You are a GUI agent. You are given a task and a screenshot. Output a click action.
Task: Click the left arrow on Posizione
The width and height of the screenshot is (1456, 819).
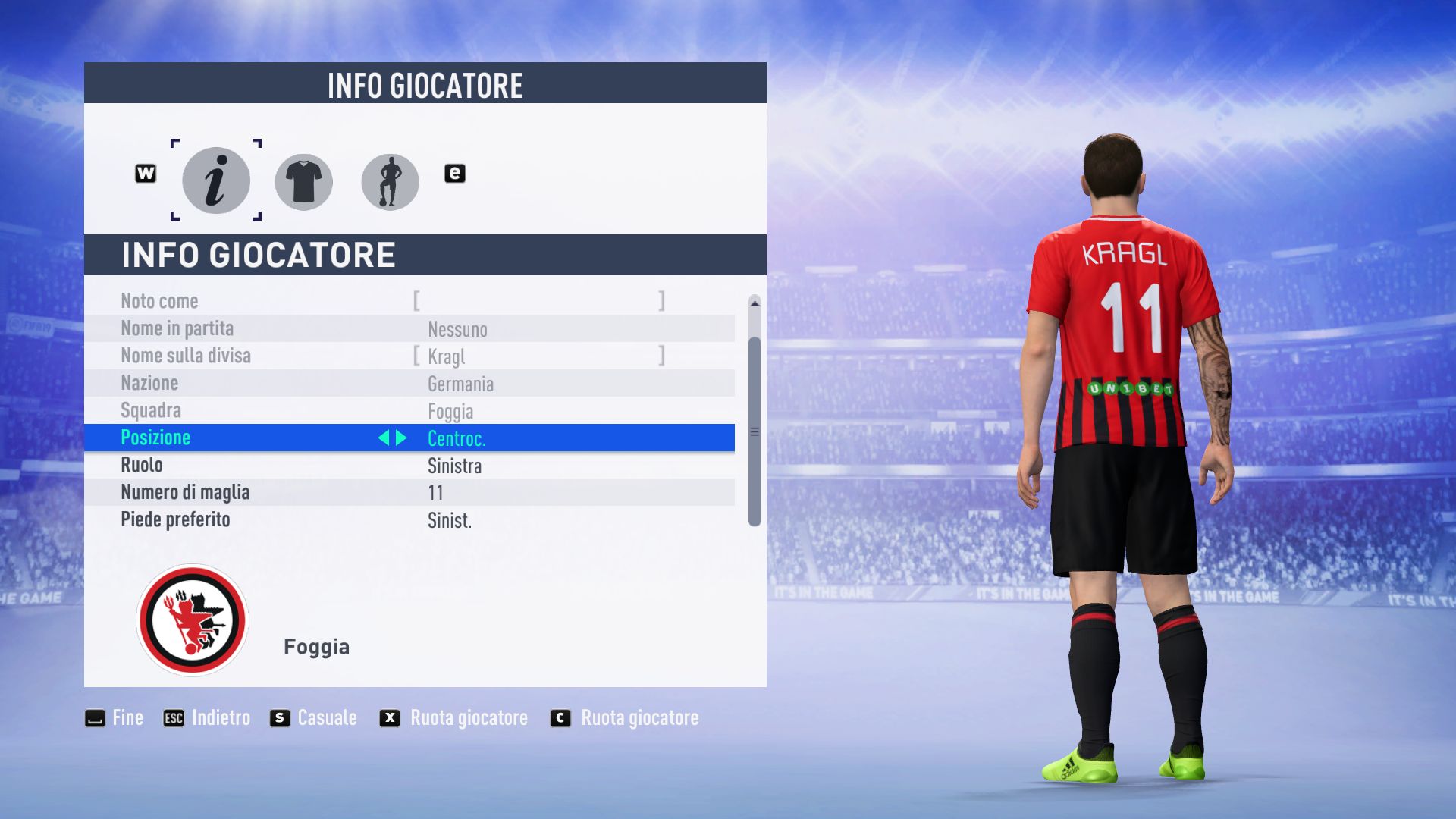(384, 438)
